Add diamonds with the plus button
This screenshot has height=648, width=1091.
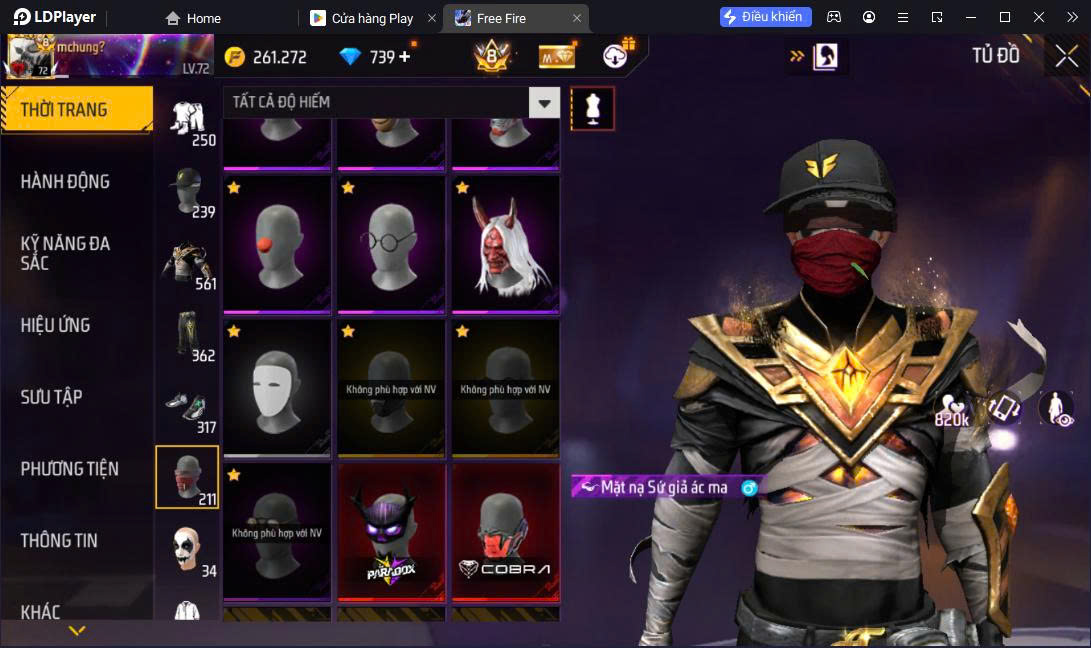tap(405, 57)
